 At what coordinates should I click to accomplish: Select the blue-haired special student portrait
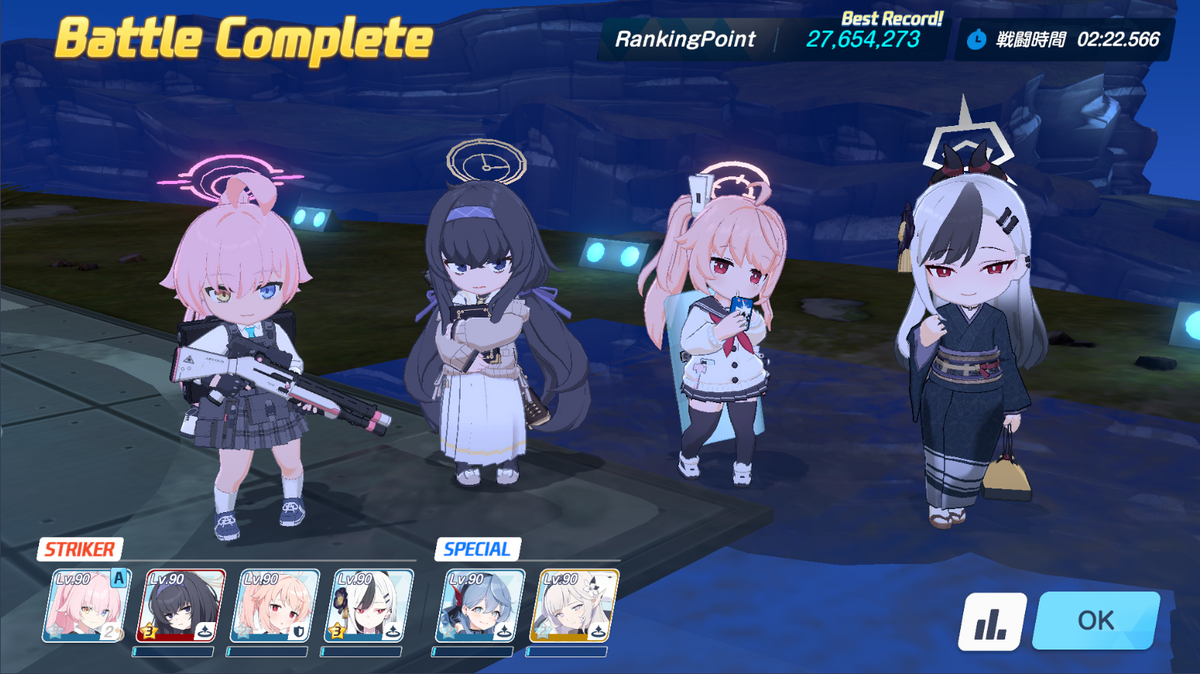481,606
